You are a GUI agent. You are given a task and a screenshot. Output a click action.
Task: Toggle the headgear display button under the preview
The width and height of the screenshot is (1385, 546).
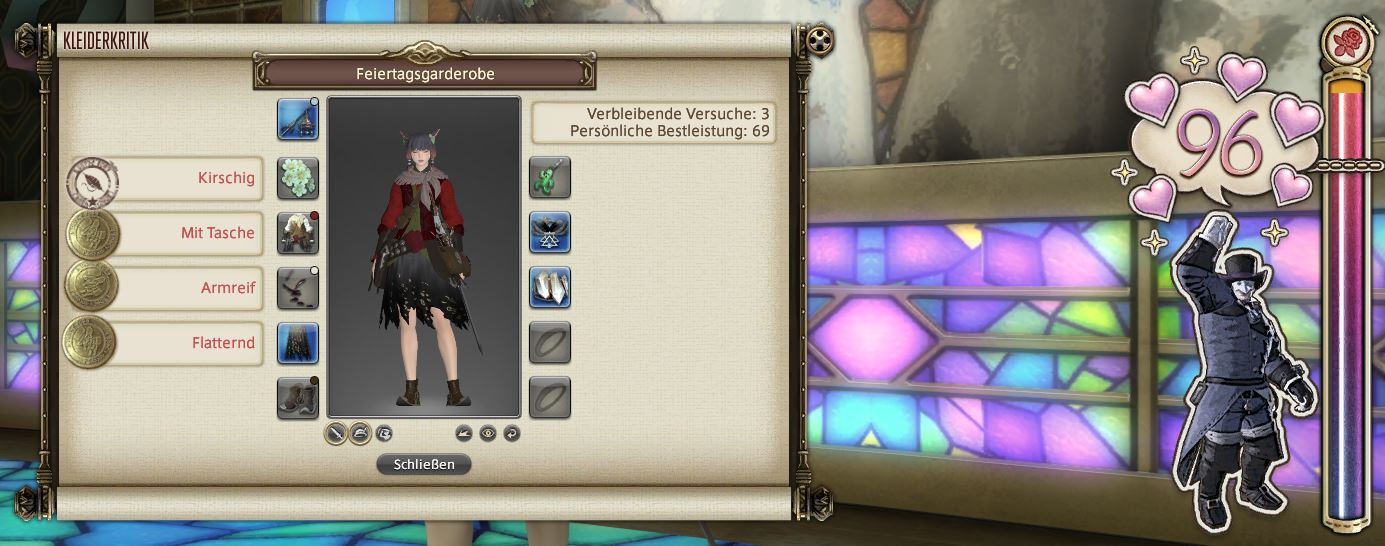click(x=360, y=433)
